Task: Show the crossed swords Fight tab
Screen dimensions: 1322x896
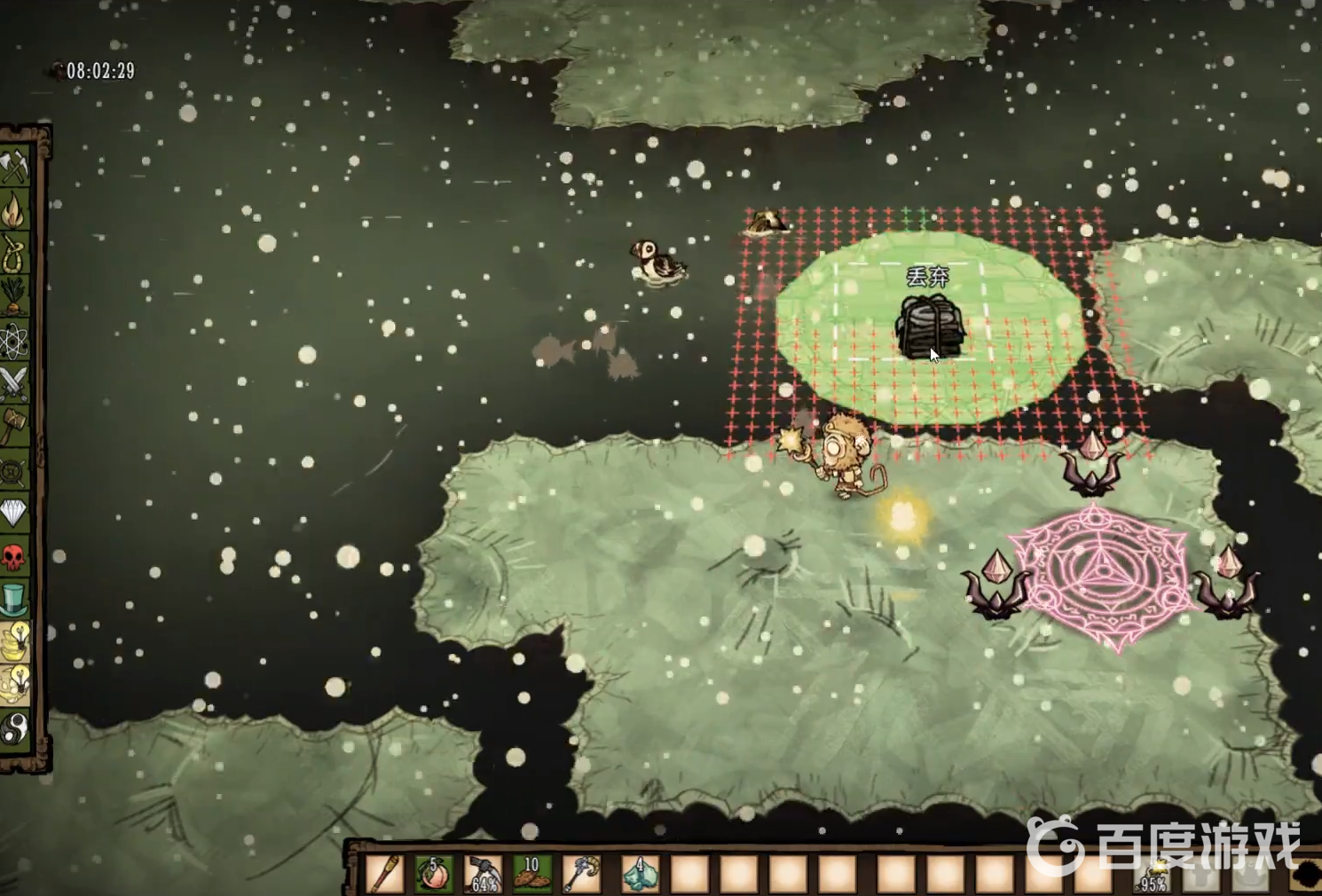Action: pos(15,383)
